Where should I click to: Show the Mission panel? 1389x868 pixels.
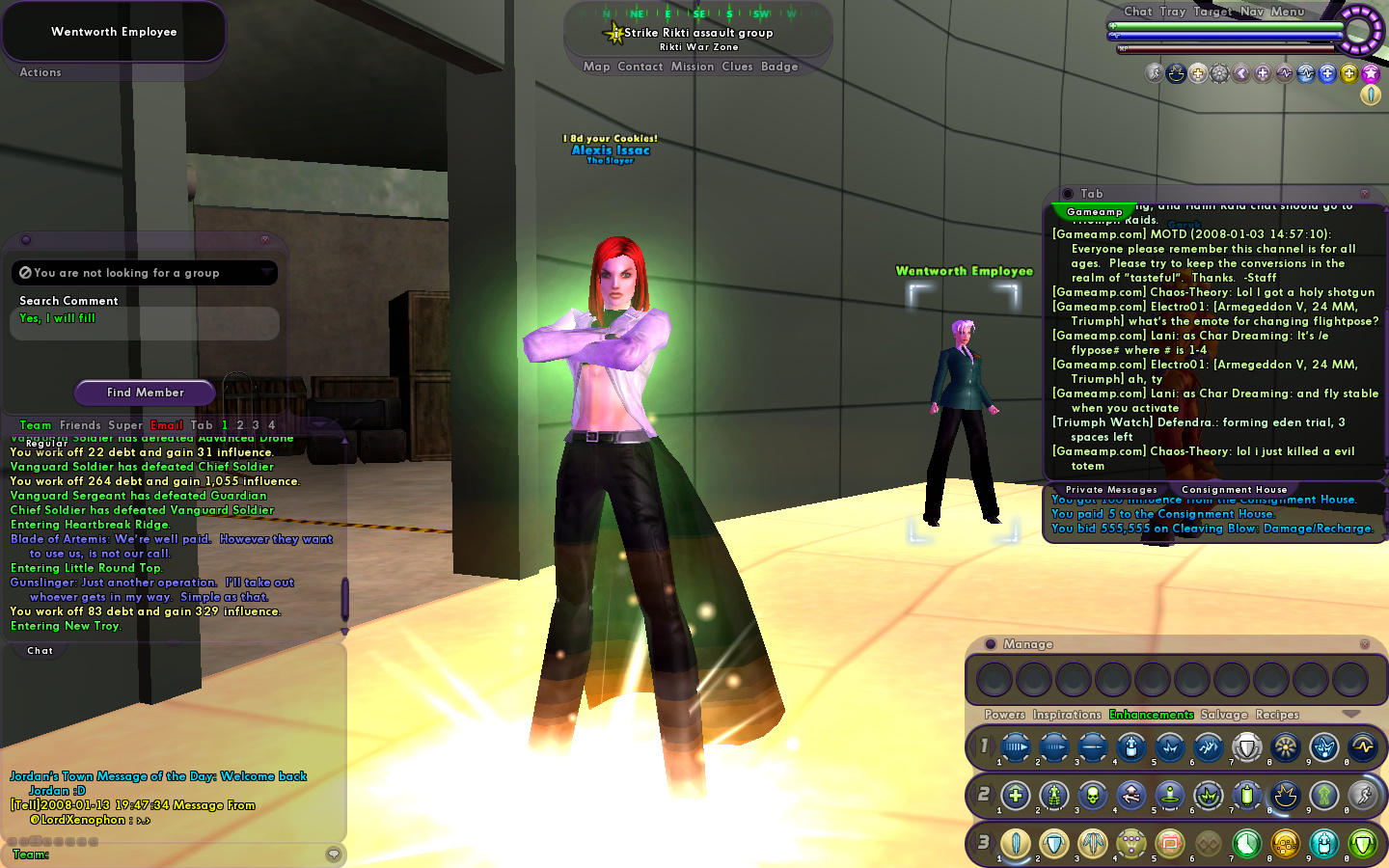click(x=693, y=67)
